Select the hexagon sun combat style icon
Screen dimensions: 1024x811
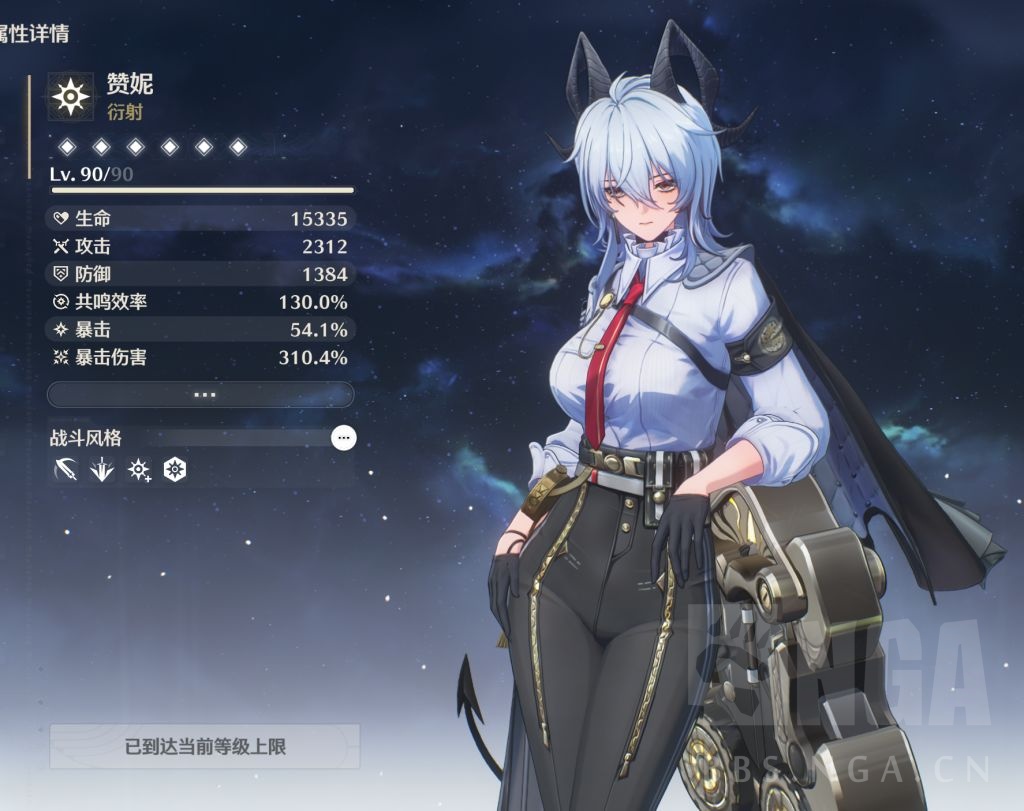(175, 469)
